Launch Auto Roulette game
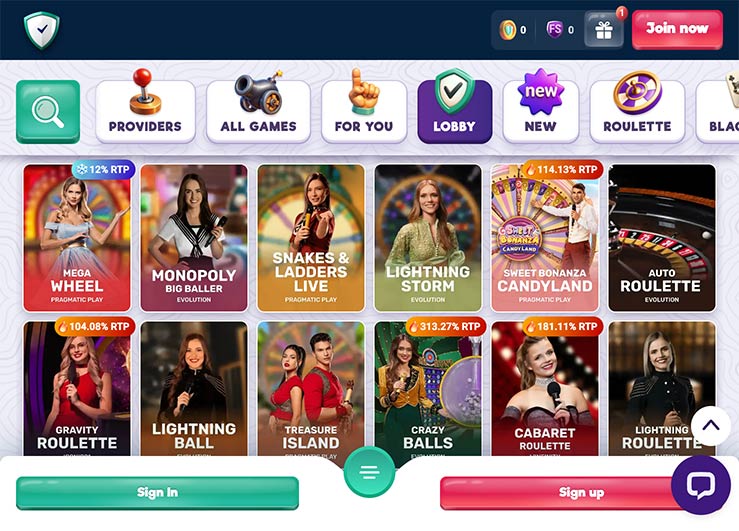 (662, 238)
